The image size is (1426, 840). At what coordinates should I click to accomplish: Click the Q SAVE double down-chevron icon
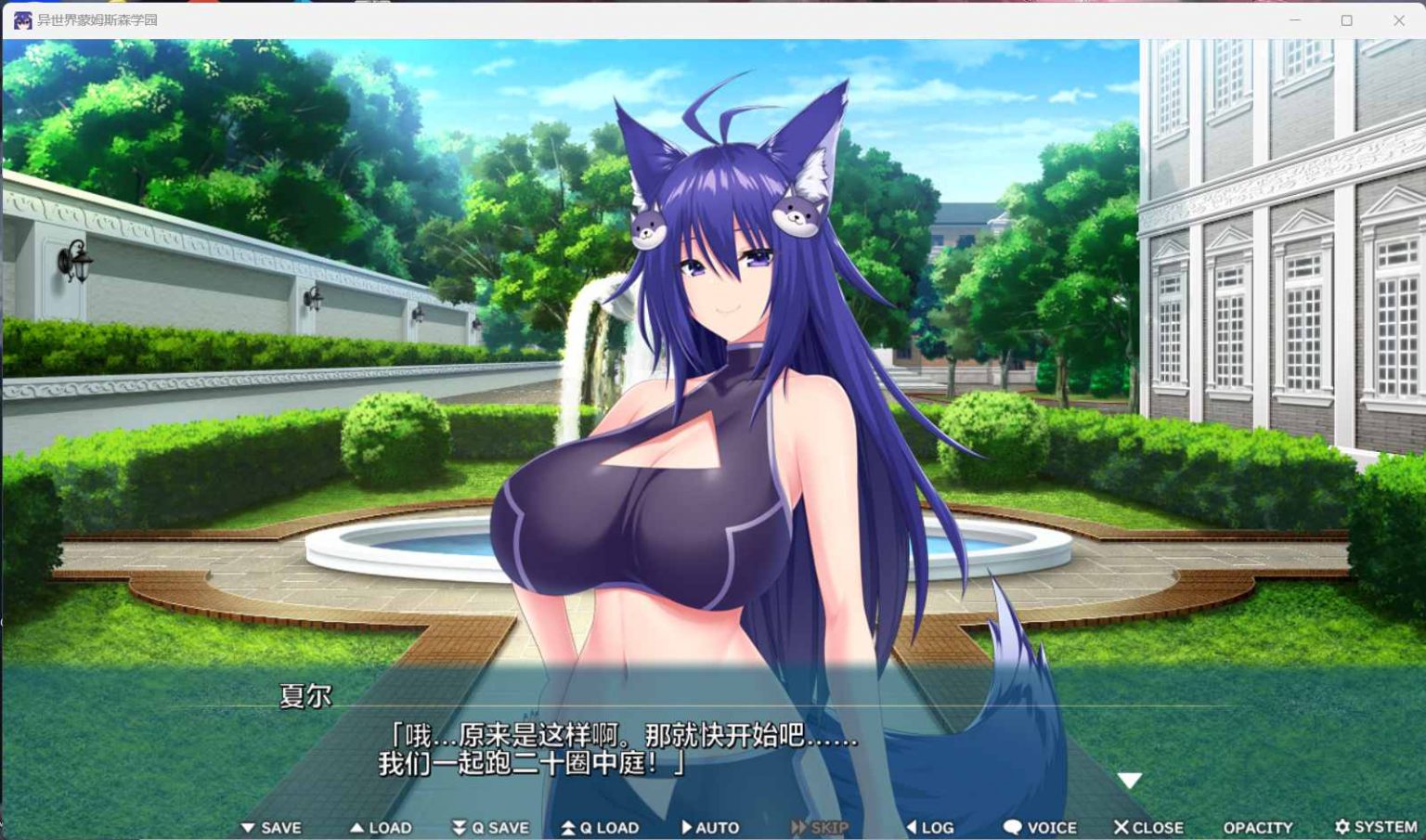pyautogui.click(x=459, y=826)
